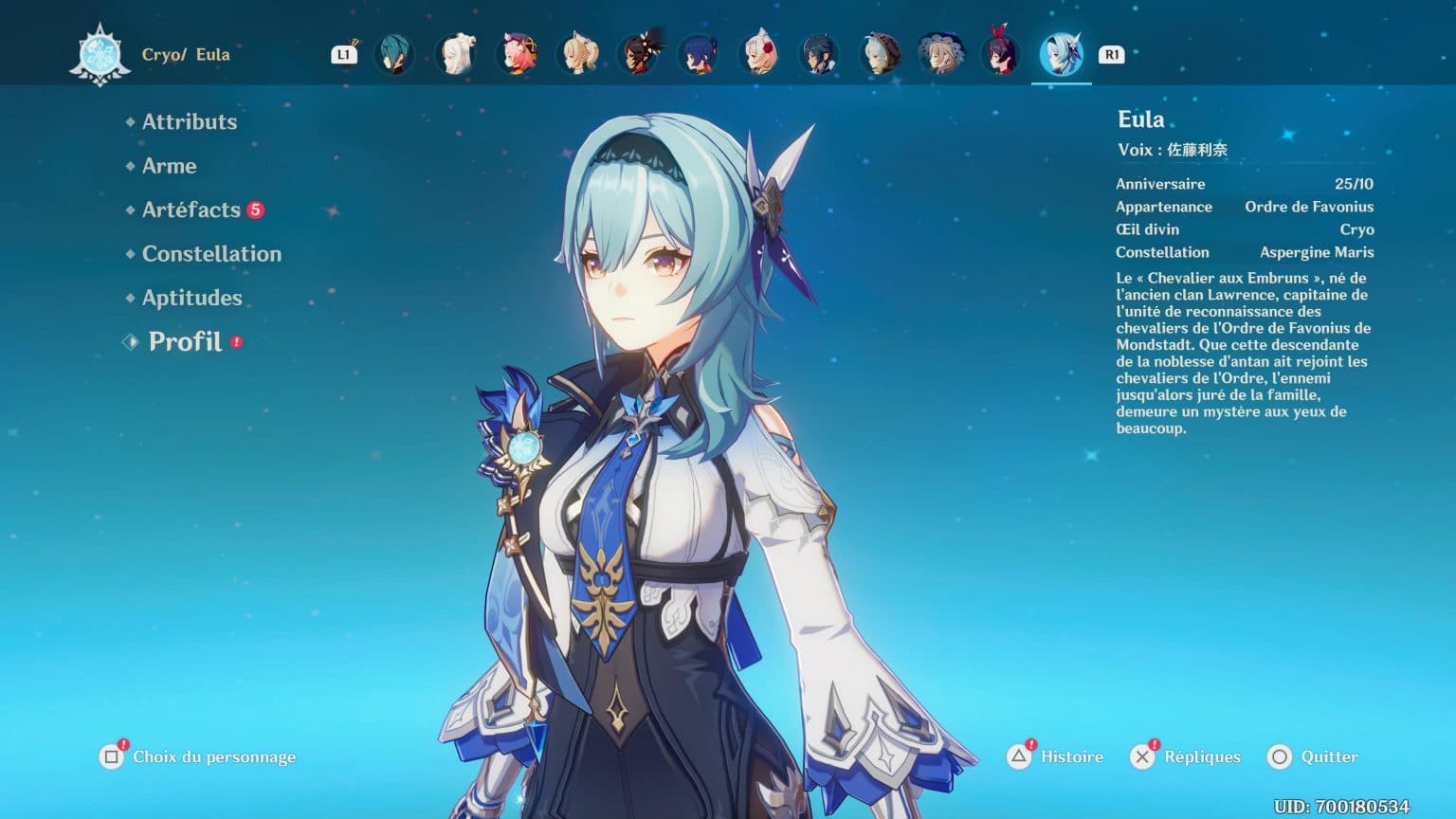Click the blonde-haired character portrait
This screenshot has height=819, width=1456.
click(x=580, y=54)
